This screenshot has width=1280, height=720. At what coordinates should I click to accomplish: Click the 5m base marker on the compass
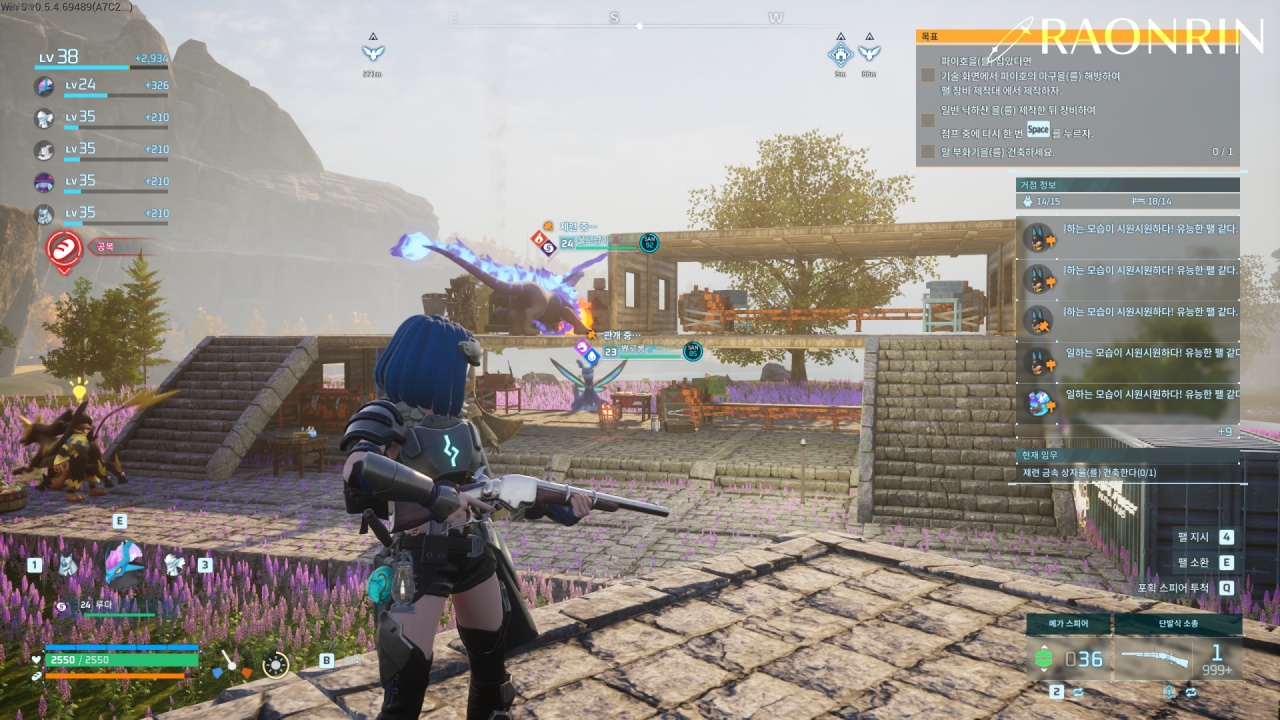point(840,54)
